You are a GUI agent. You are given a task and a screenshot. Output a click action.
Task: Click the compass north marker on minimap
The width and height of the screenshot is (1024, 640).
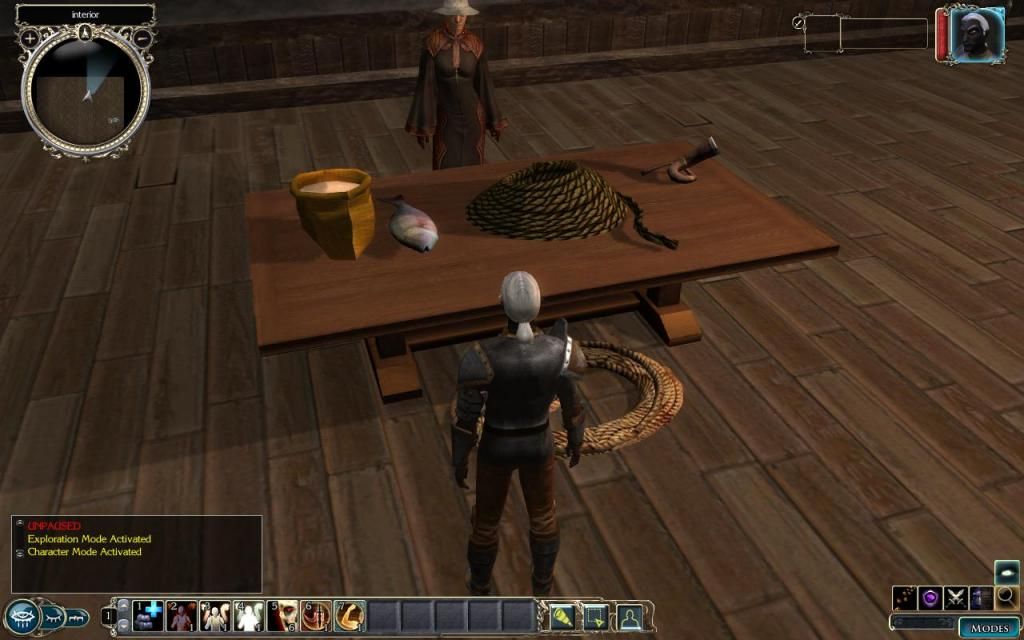(x=86, y=32)
